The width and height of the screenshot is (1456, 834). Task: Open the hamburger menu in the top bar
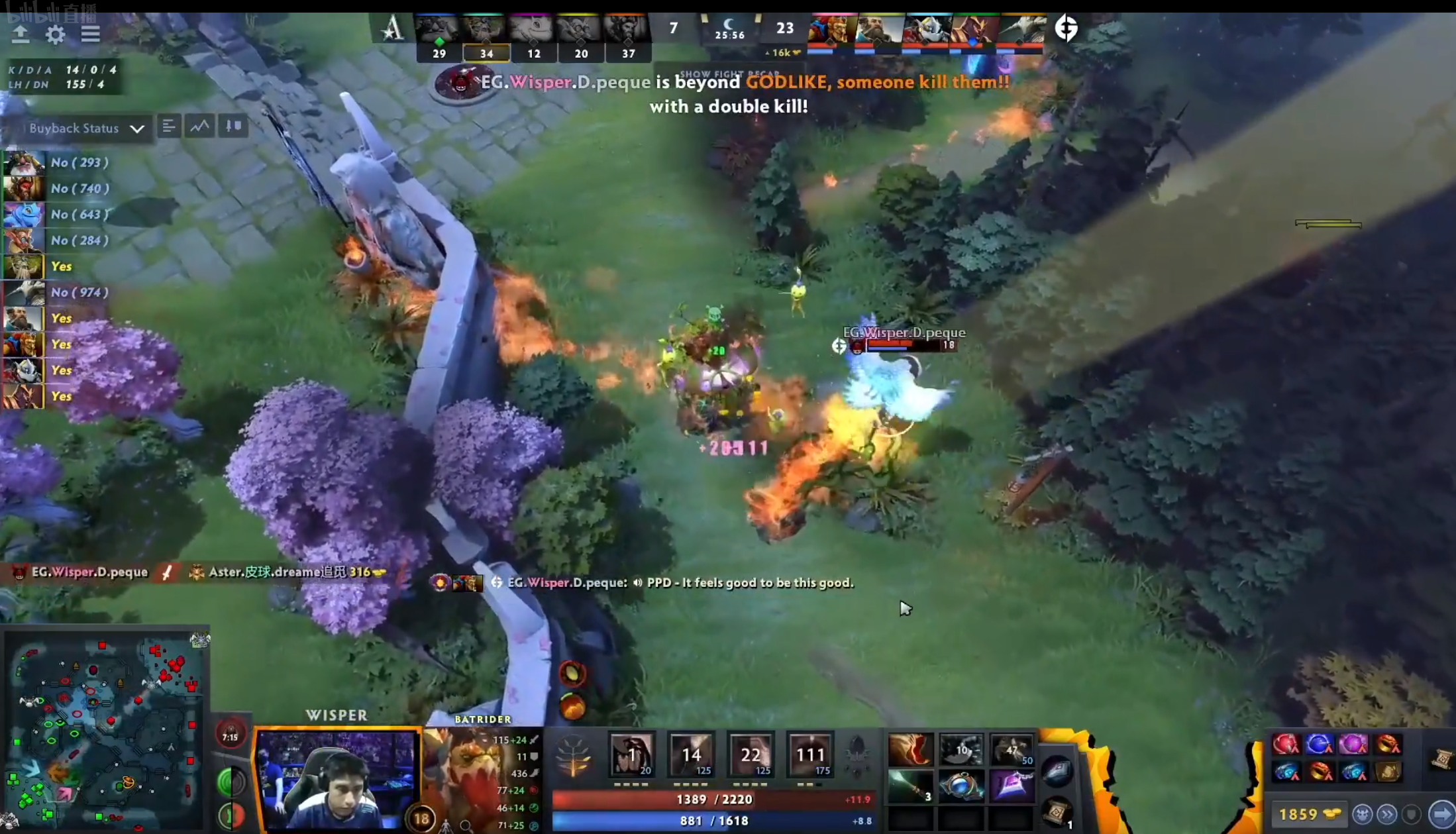[x=90, y=34]
